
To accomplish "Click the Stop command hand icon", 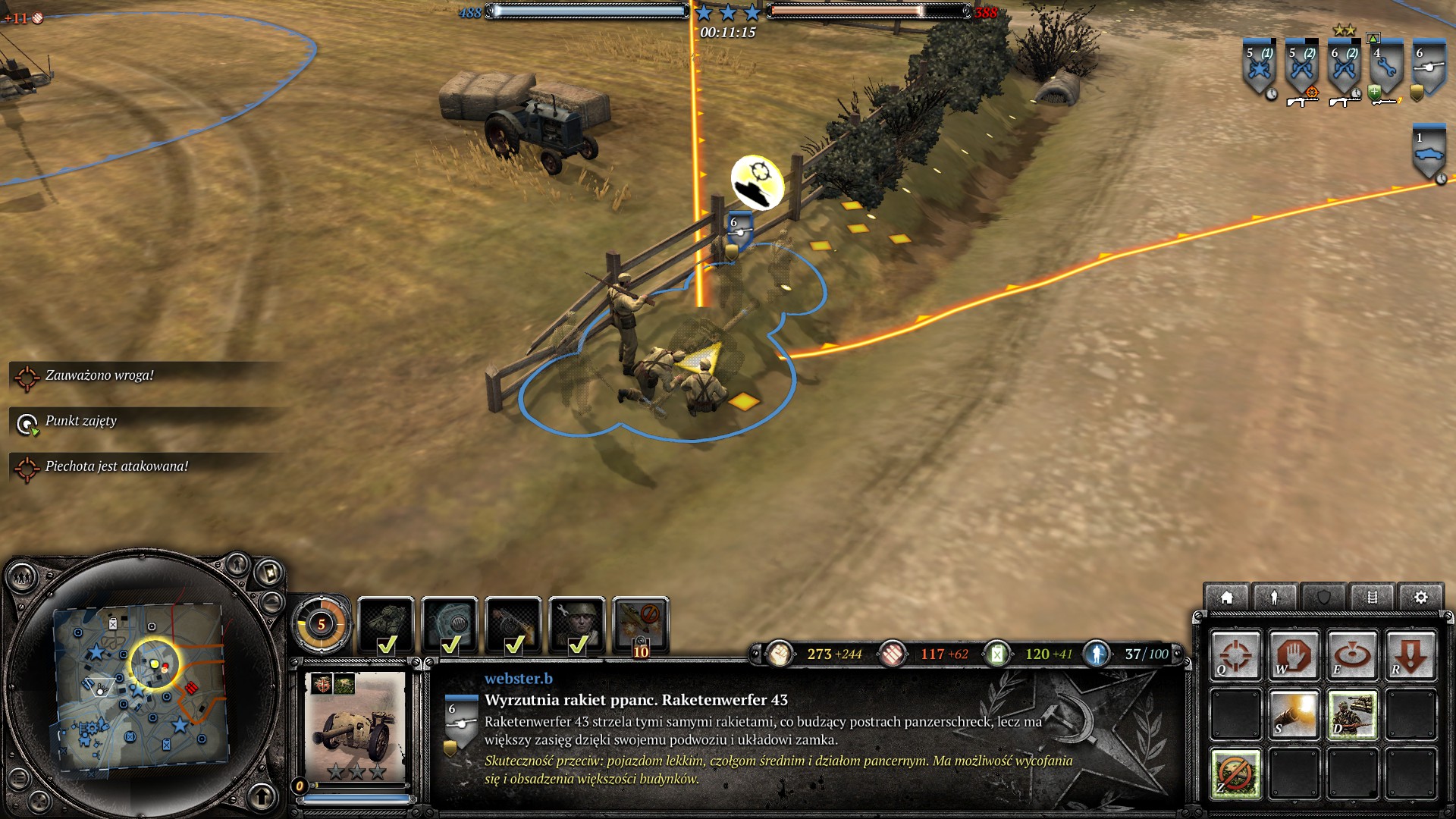I will click(x=1293, y=654).
